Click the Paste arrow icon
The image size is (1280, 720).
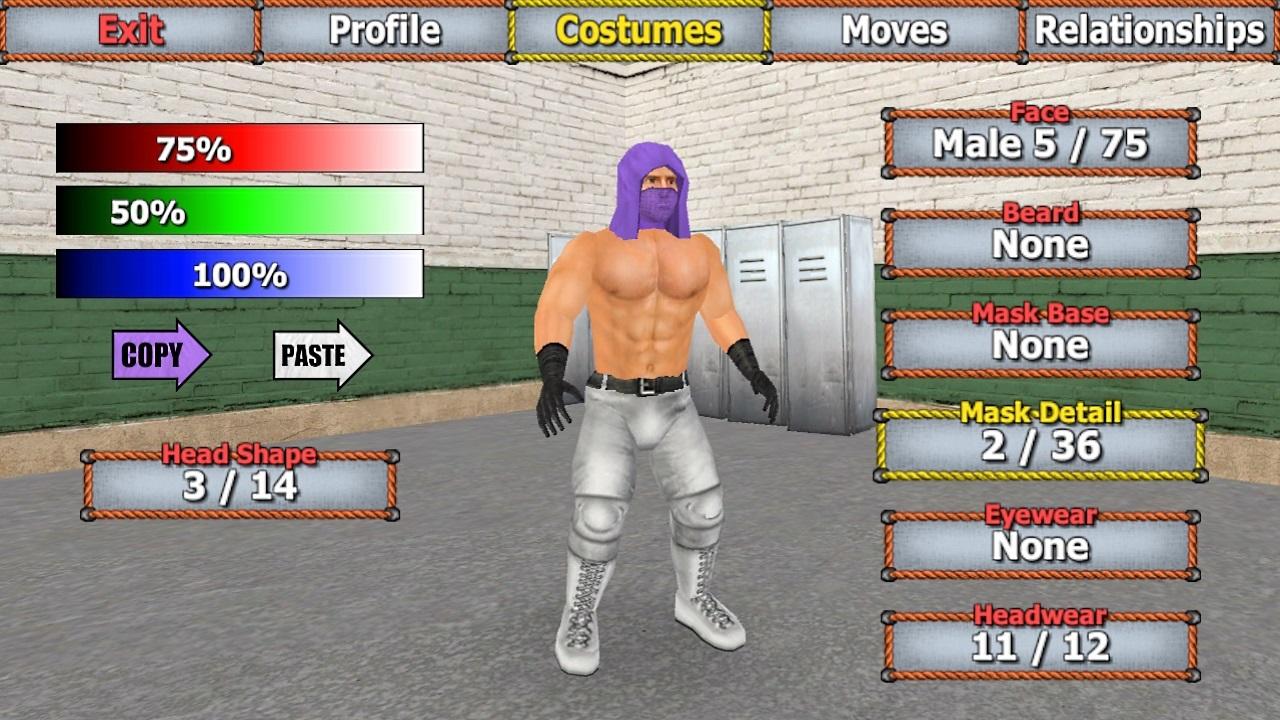point(318,354)
